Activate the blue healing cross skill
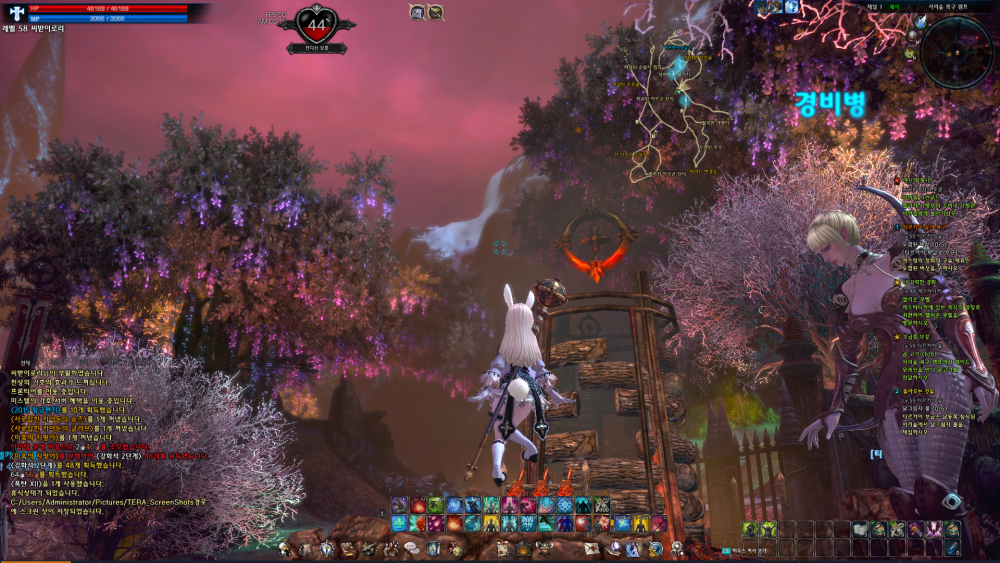This screenshot has height=563, width=1000. (x=397, y=523)
